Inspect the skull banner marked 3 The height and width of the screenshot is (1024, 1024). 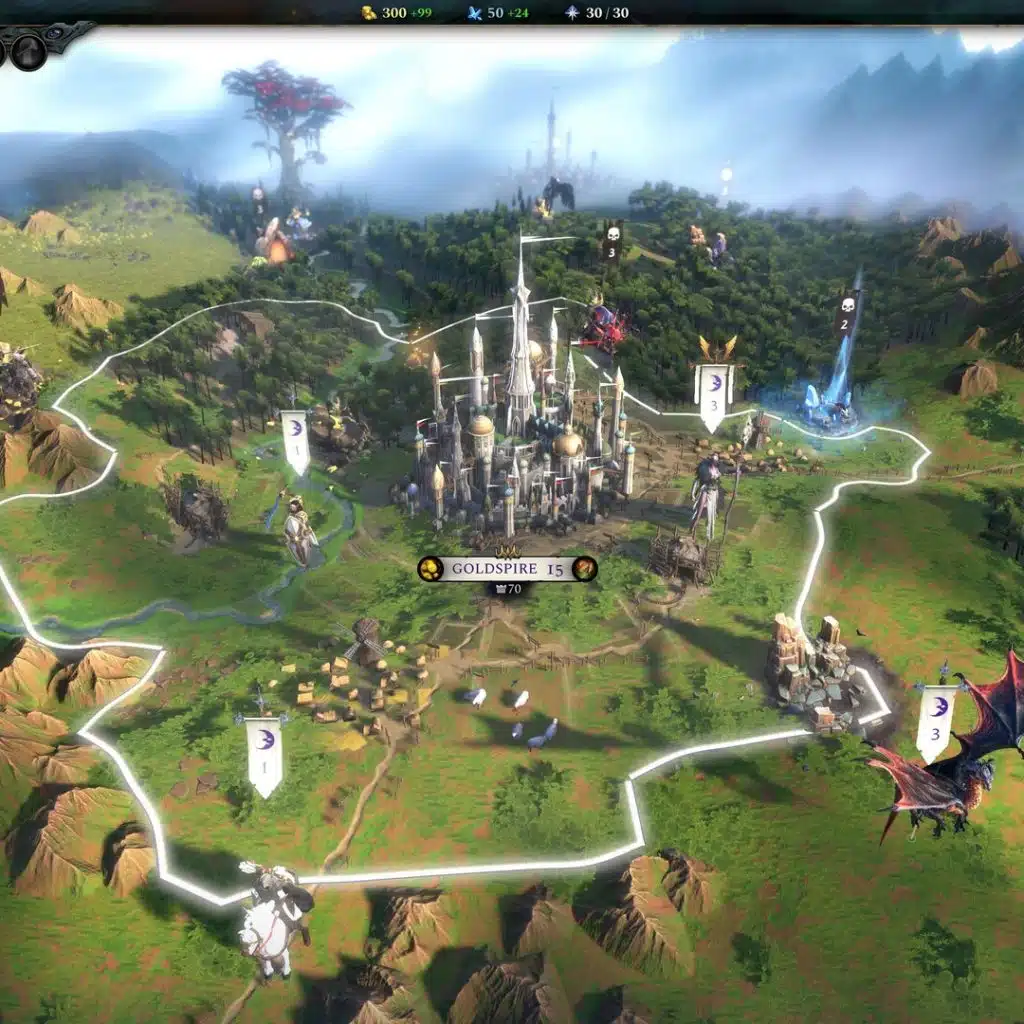click(x=611, y=243)
